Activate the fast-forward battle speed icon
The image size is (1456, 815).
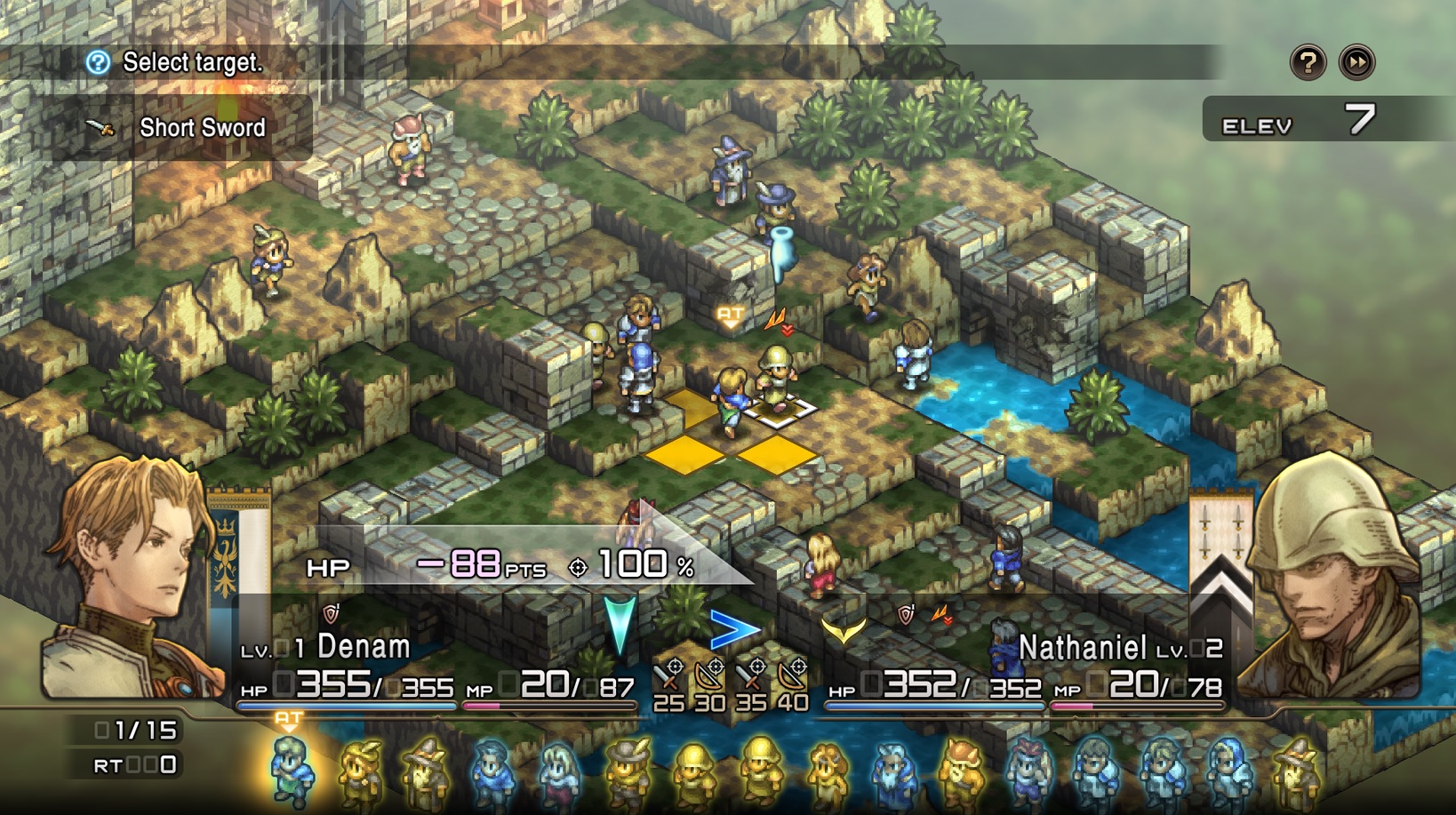[1355, 63]
